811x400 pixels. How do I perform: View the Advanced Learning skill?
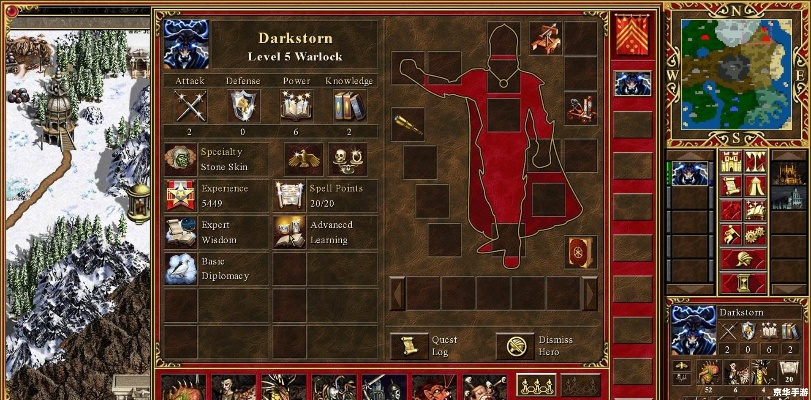[x=290, y=232]
